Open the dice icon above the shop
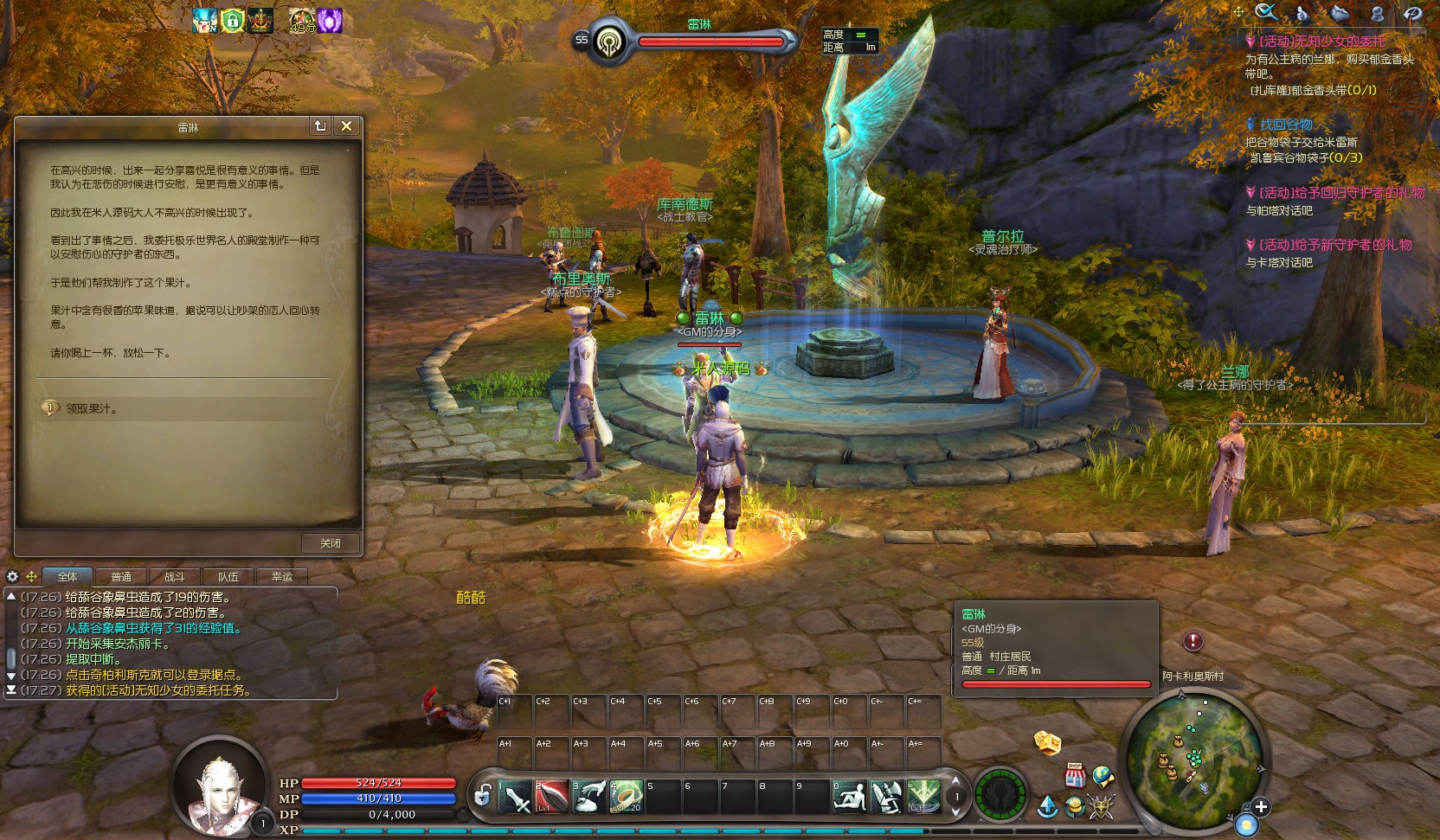 point(1047,742)
